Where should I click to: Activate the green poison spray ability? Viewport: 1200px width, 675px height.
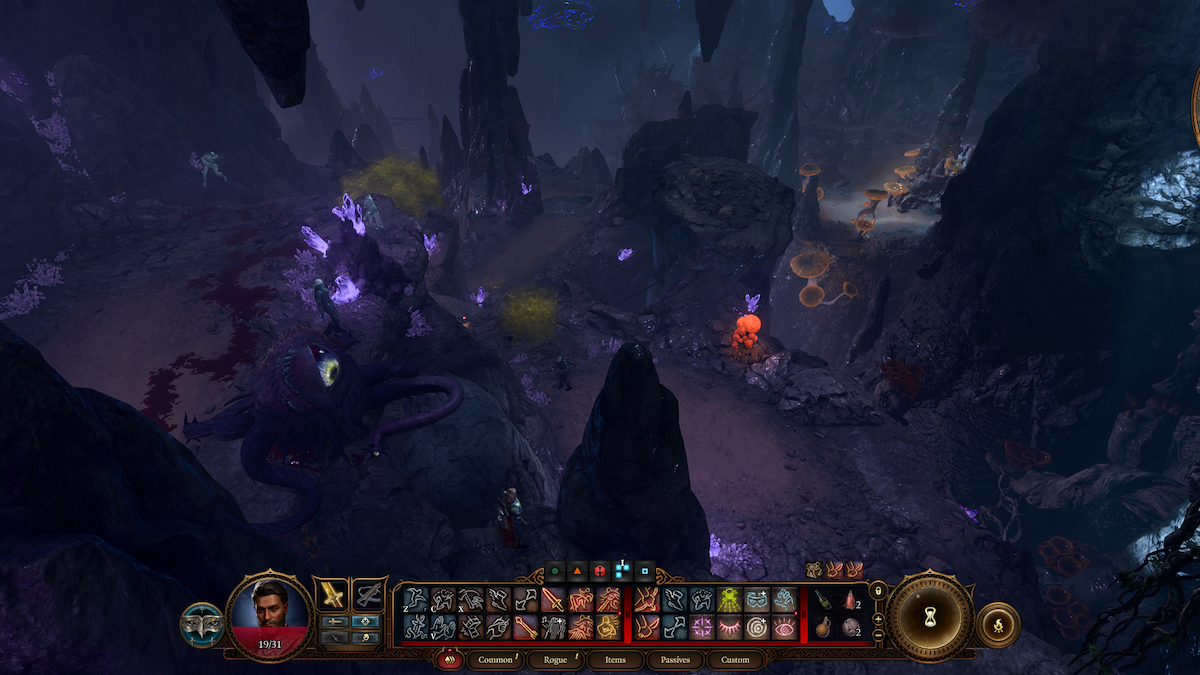point(727,600)
